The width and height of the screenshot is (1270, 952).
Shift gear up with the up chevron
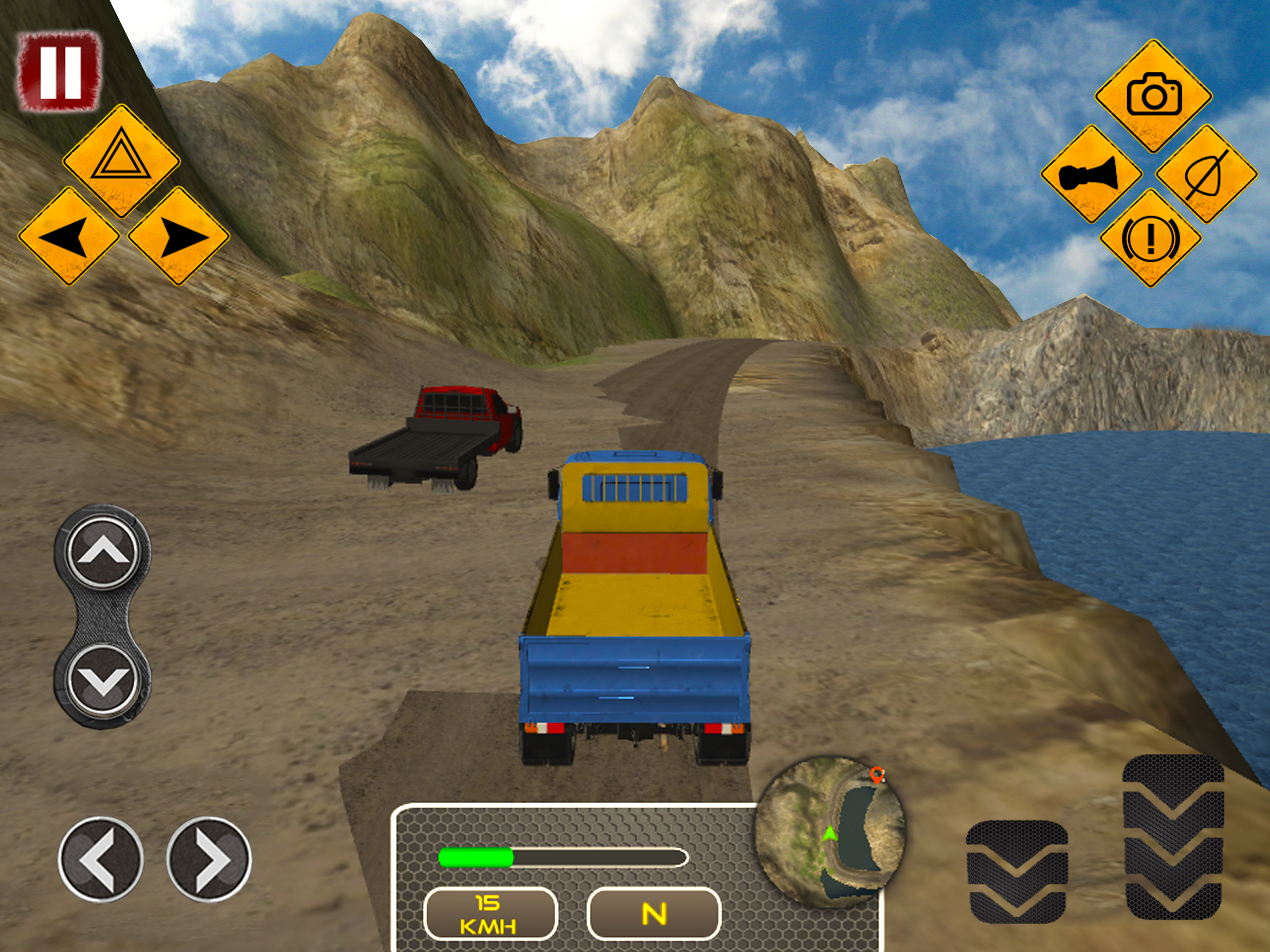pyautogui.click(x=103, y=552)
